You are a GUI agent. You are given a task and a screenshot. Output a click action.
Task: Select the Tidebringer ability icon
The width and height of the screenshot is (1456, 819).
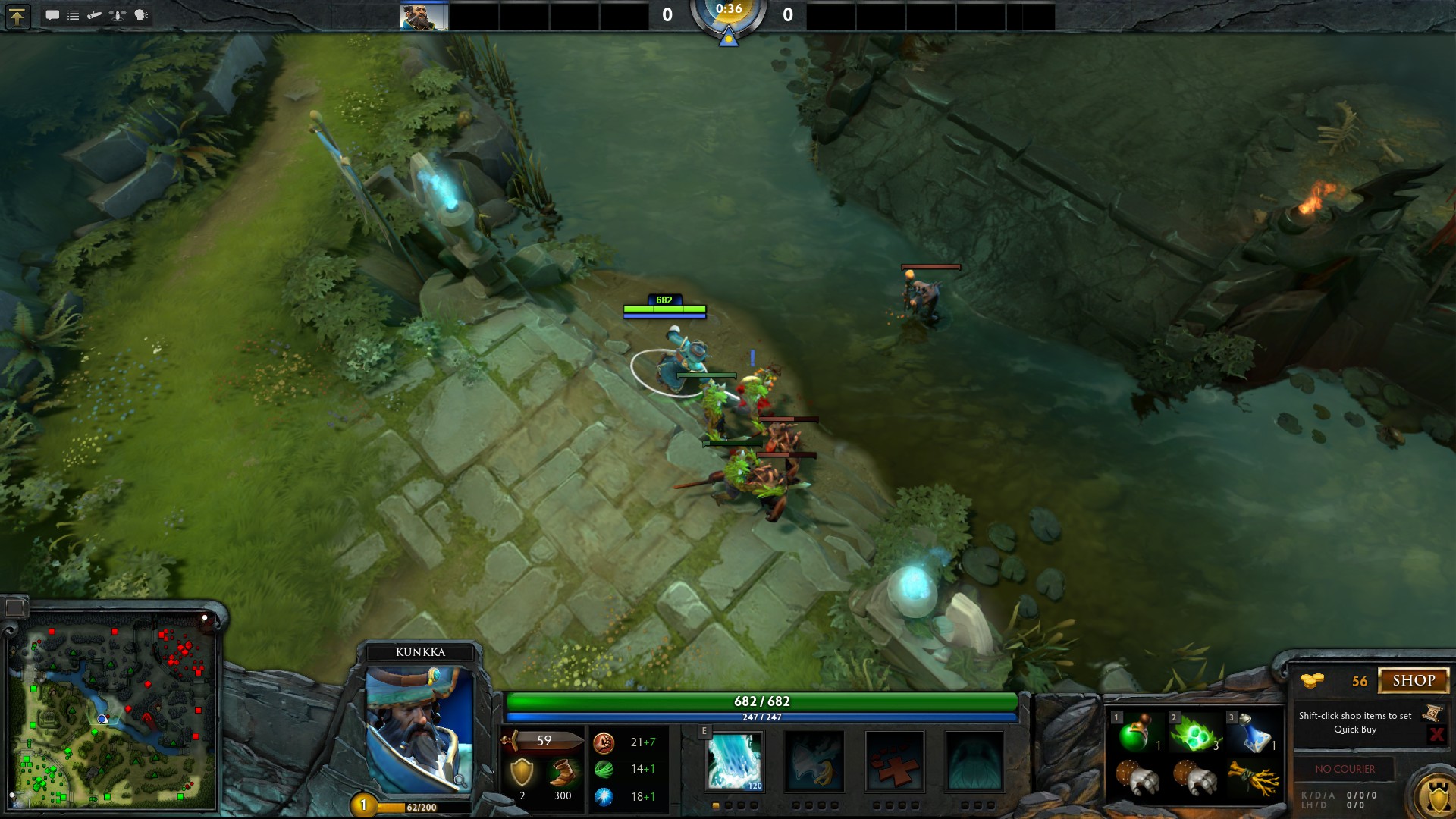tap(814, 761)
